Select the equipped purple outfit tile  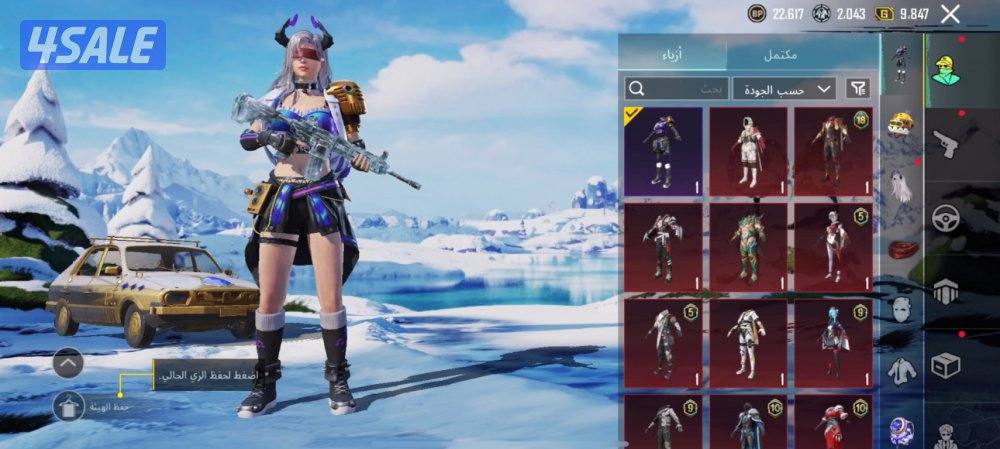coord(663,150)
